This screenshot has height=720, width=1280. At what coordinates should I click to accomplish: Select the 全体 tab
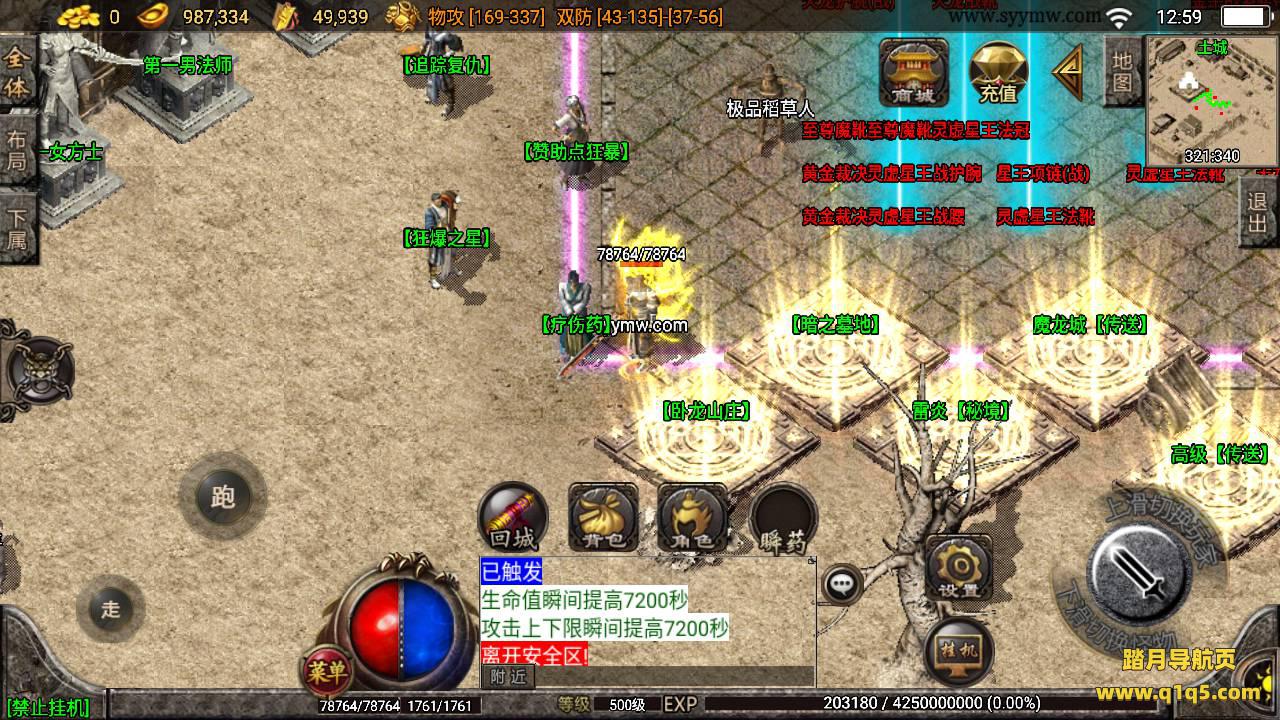click(17, 74)
